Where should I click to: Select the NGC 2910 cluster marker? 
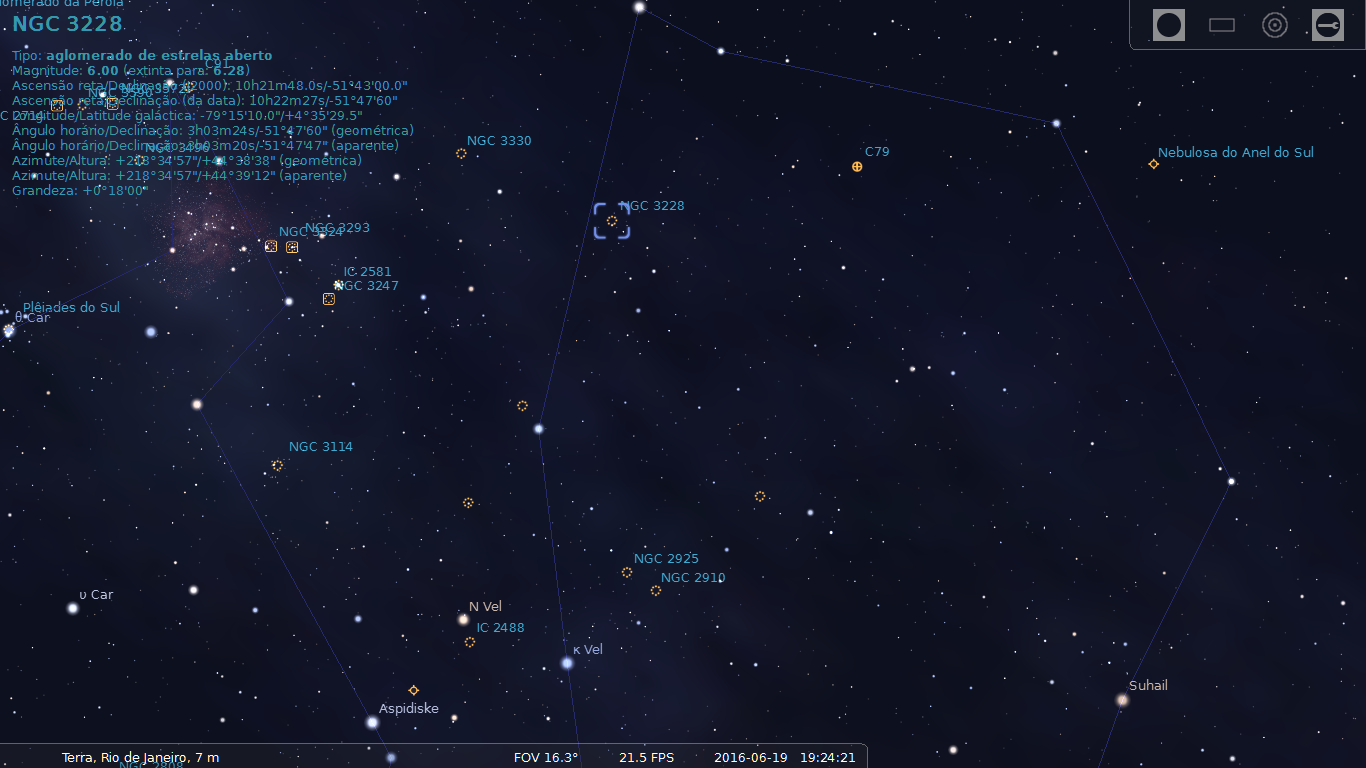click(x=657, y=590)
